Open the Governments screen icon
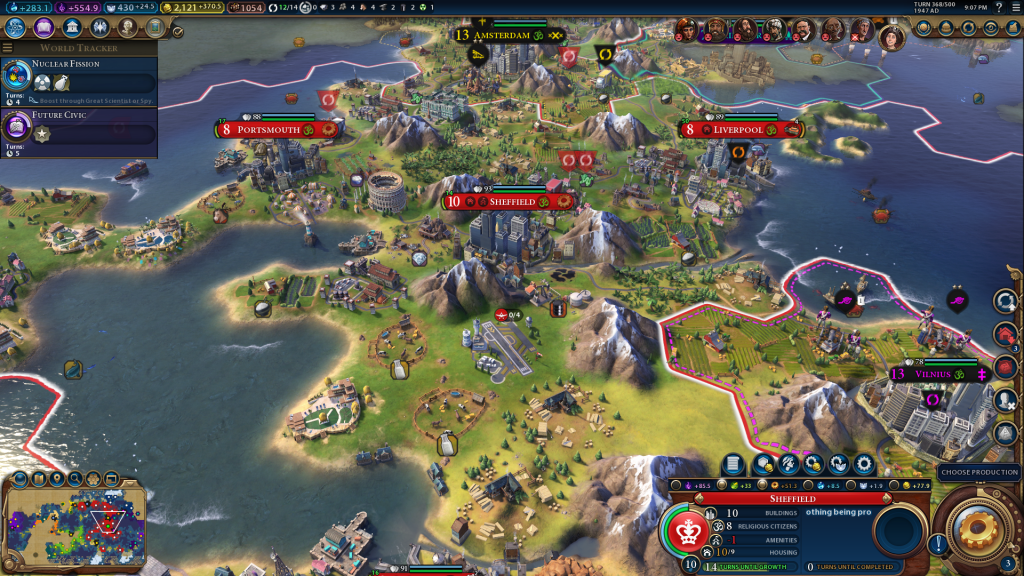The image size is (1024, 576). 71,28
